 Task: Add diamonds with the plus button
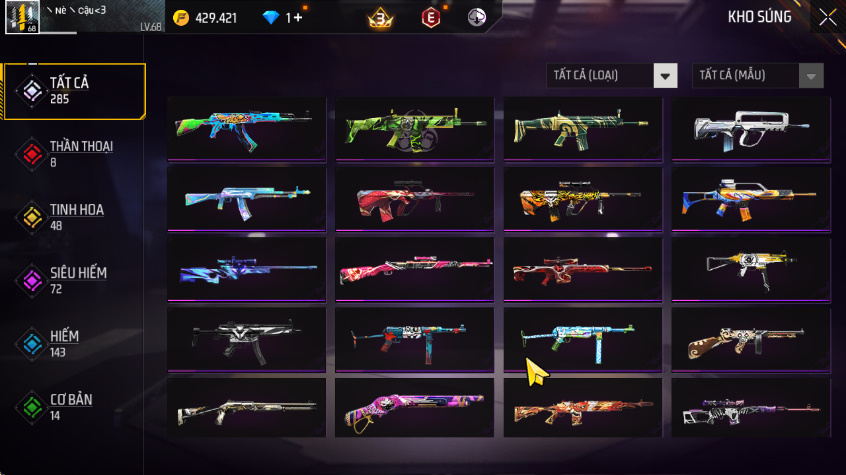click(x=297, y=18)
